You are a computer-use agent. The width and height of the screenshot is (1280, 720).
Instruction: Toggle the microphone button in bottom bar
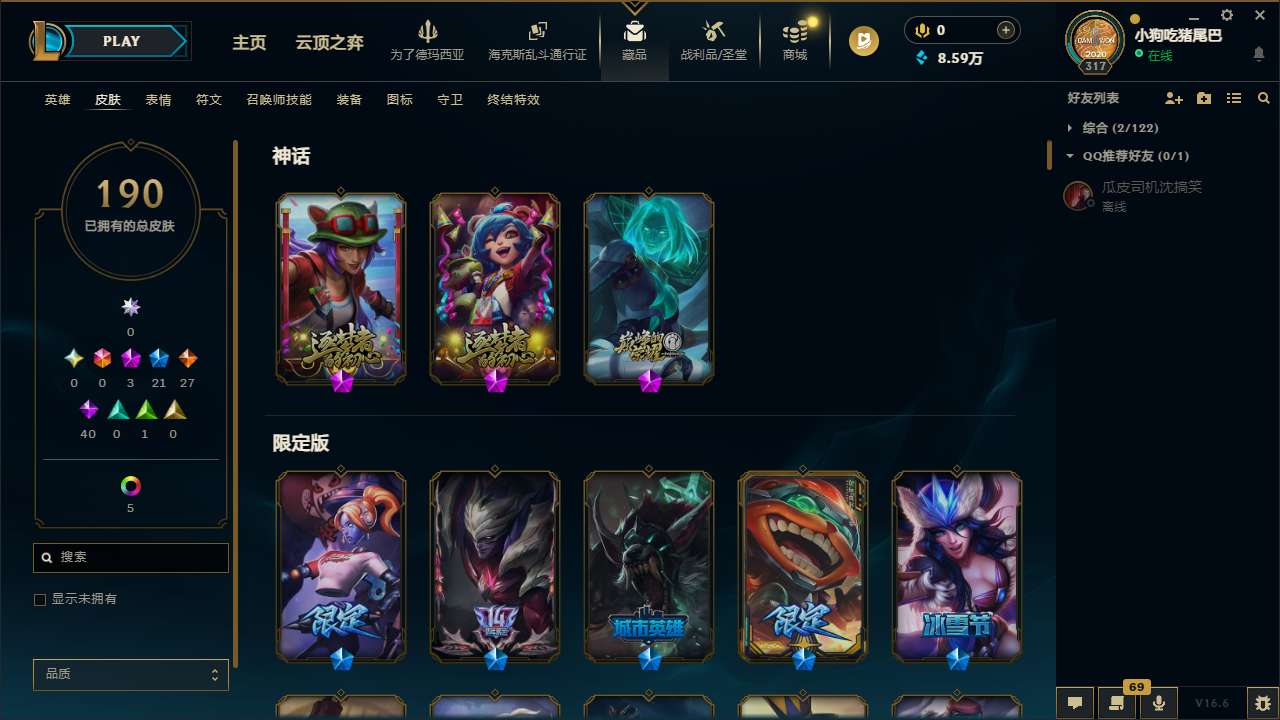click(1158, 703)
